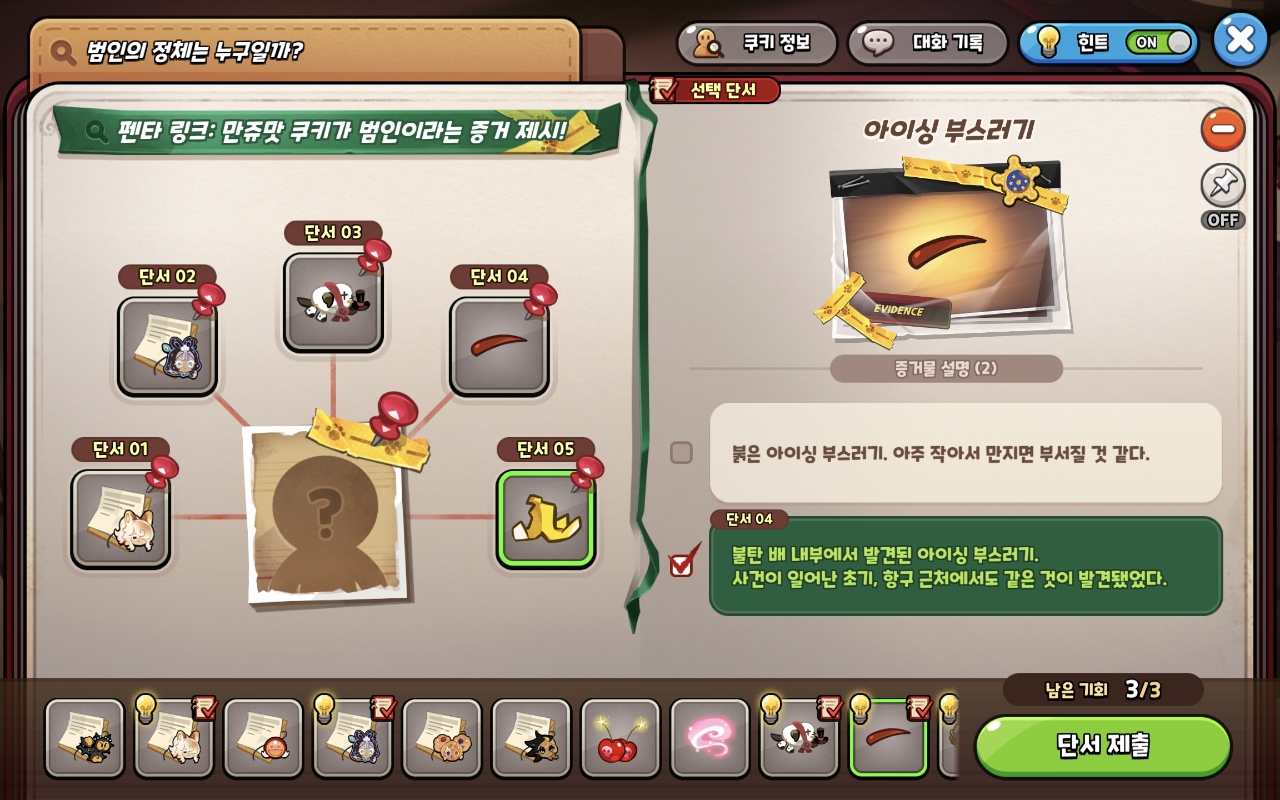Viewport: 1280px width, 800px height.
Task: Expand the 종거물 설명 (2) section
Action: (944, 368)
